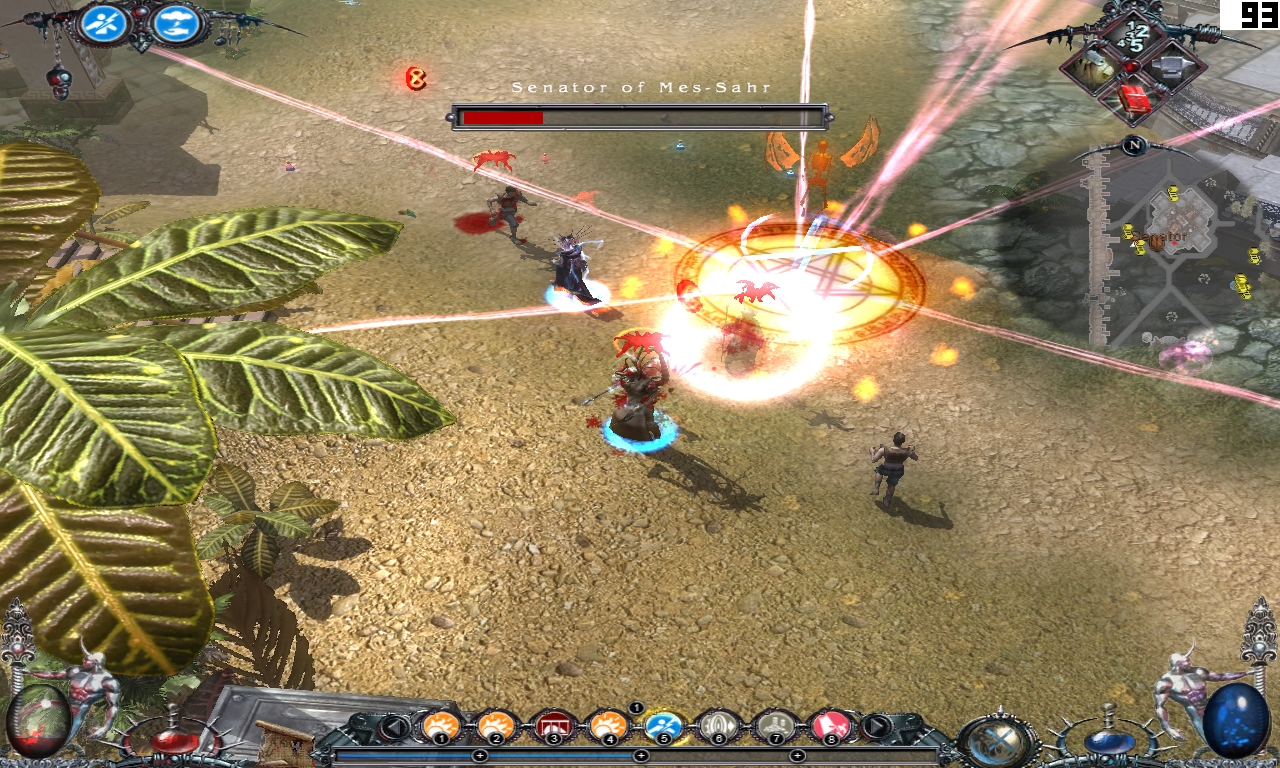Open the helmeted character menu icon
The height and width of the screenshot is (768, 1280).
(x=1095, y=67)
